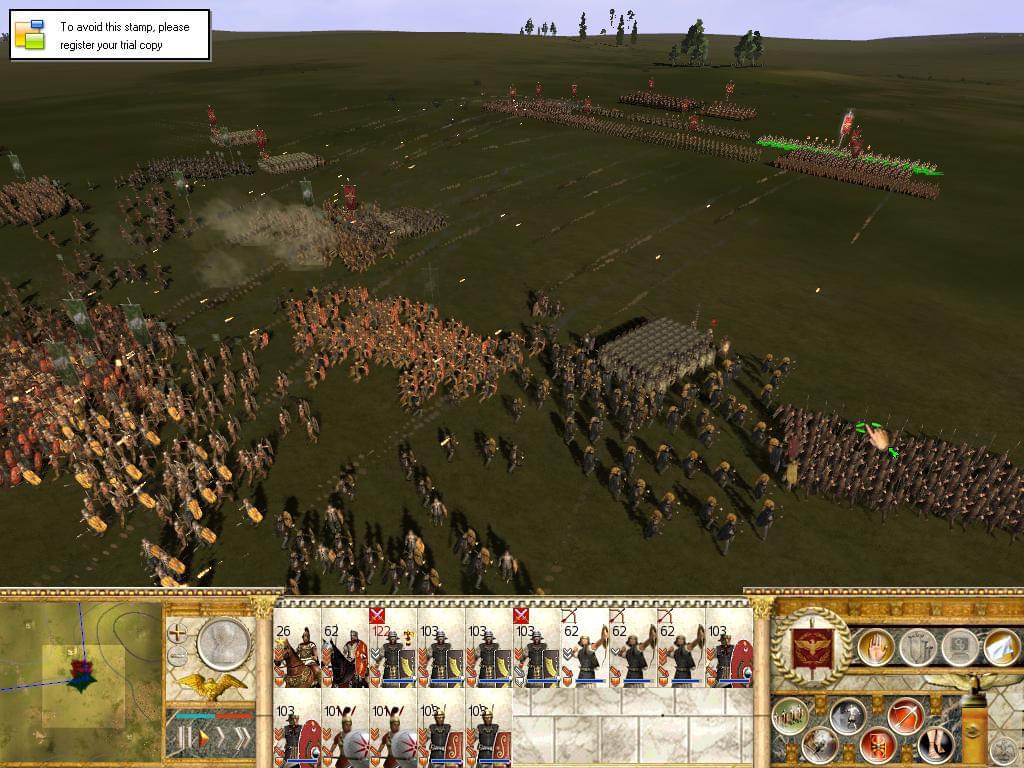Viewport: 1024px width, 768px height.
Task: Click the red Roman shield icon
Action: [x=877, y=745]
